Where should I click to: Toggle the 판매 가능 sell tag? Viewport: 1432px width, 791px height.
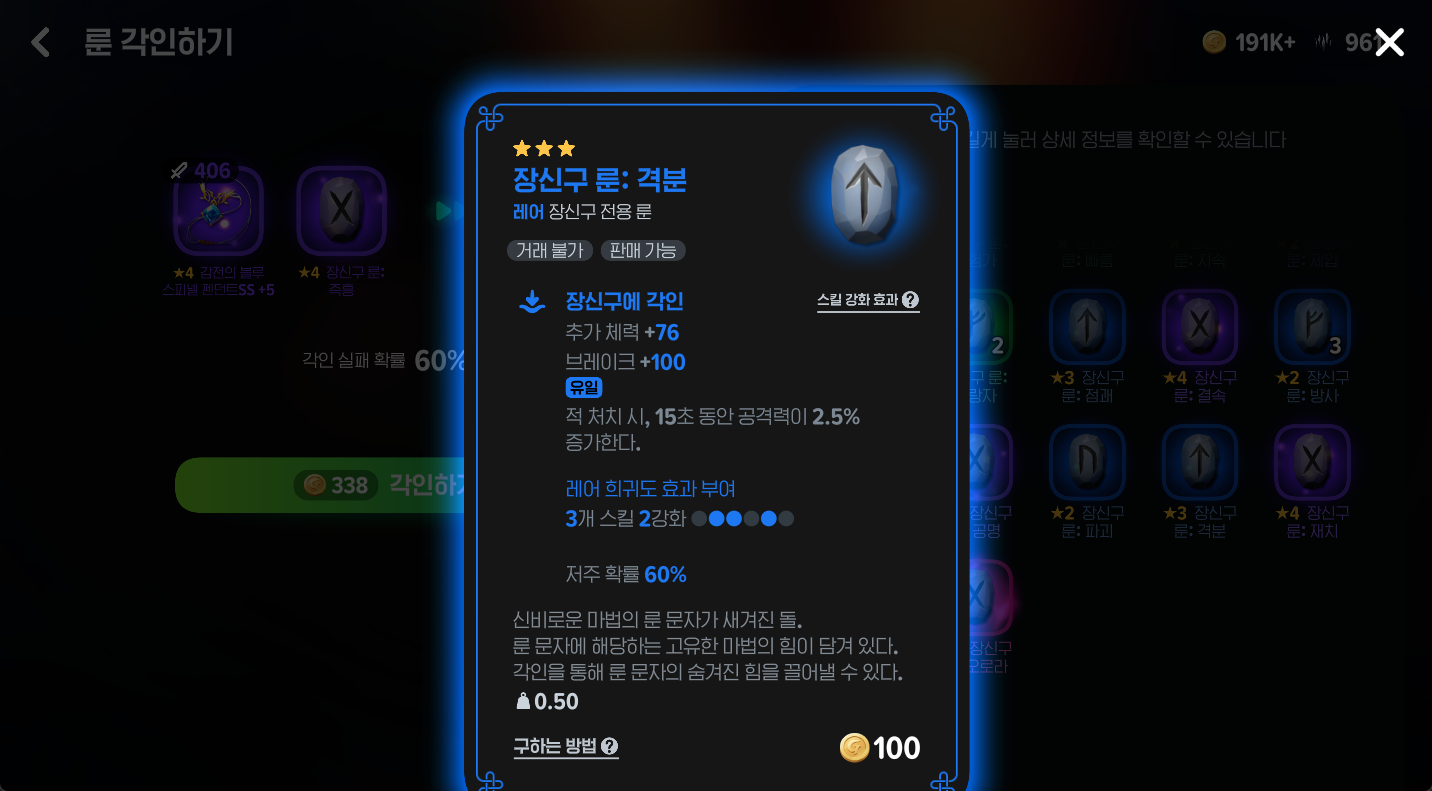(643, 251)
